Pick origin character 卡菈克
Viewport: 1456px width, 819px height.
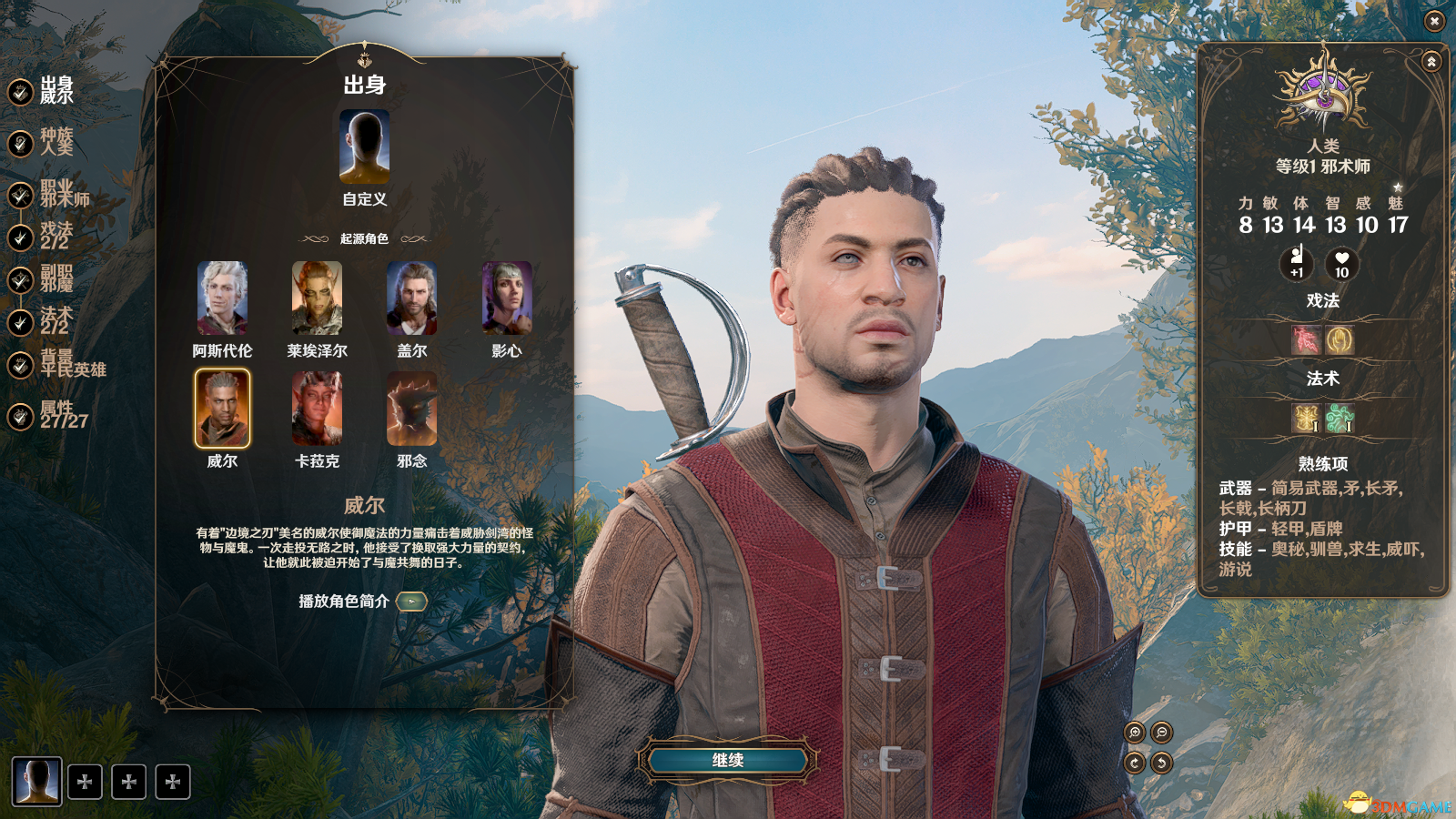point(317,409)
